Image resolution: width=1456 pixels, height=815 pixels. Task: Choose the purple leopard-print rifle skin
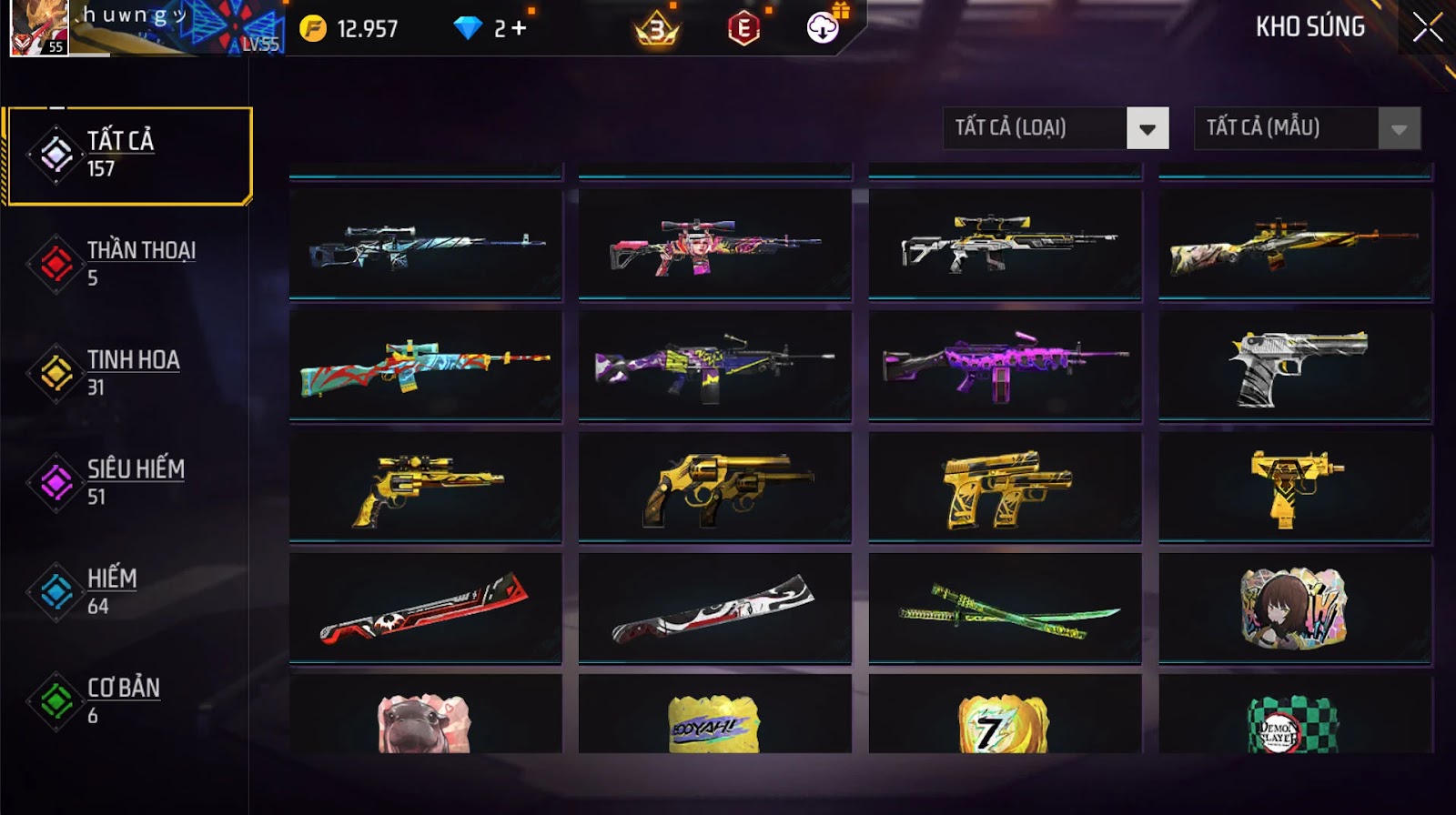tap(1005, 366)
